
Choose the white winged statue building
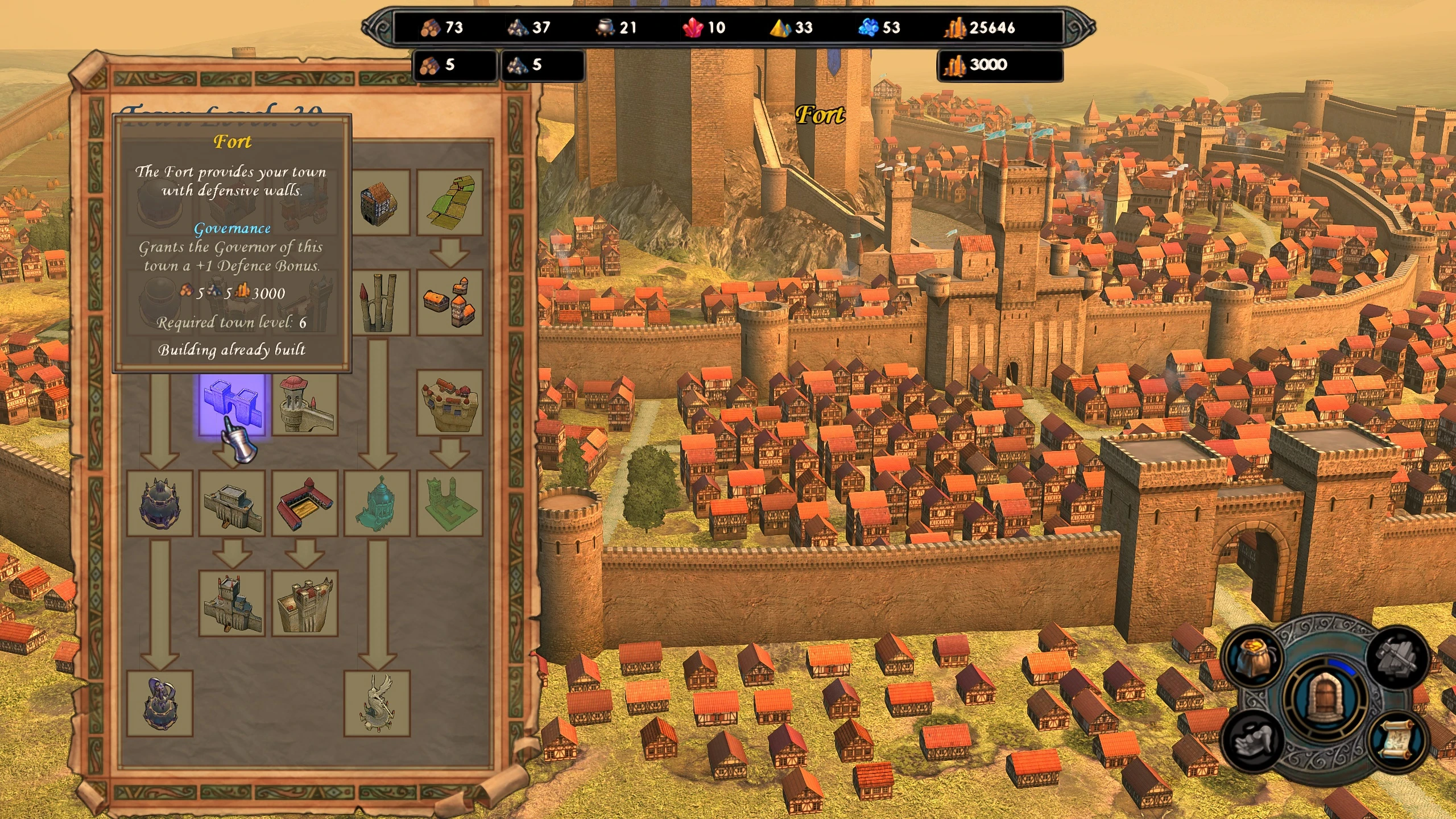coord(378,704)
